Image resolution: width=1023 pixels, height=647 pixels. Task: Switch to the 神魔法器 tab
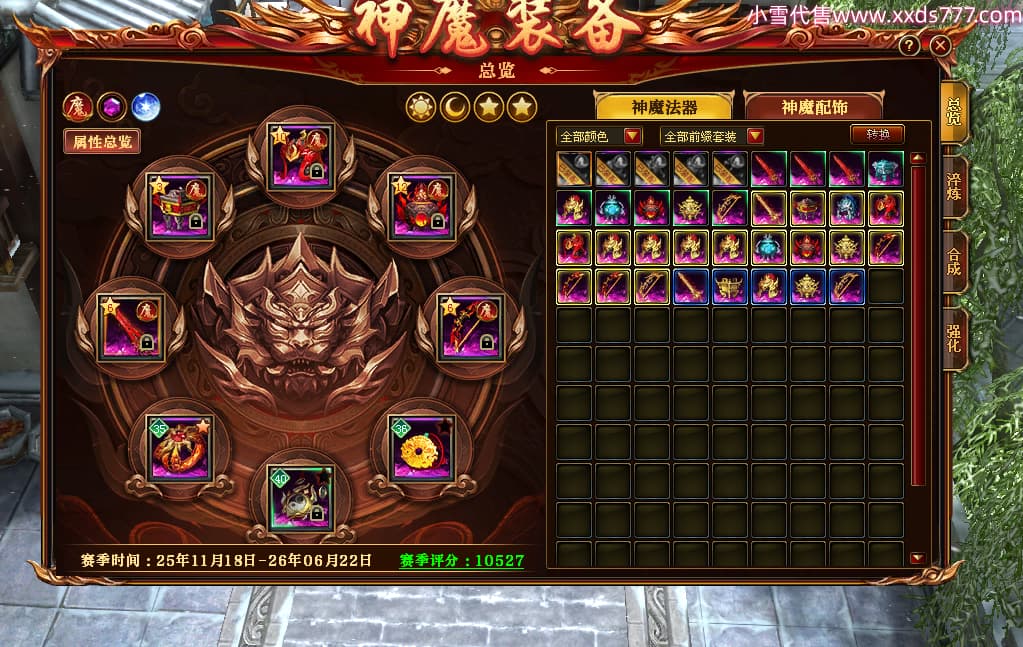tap(664, 107)
